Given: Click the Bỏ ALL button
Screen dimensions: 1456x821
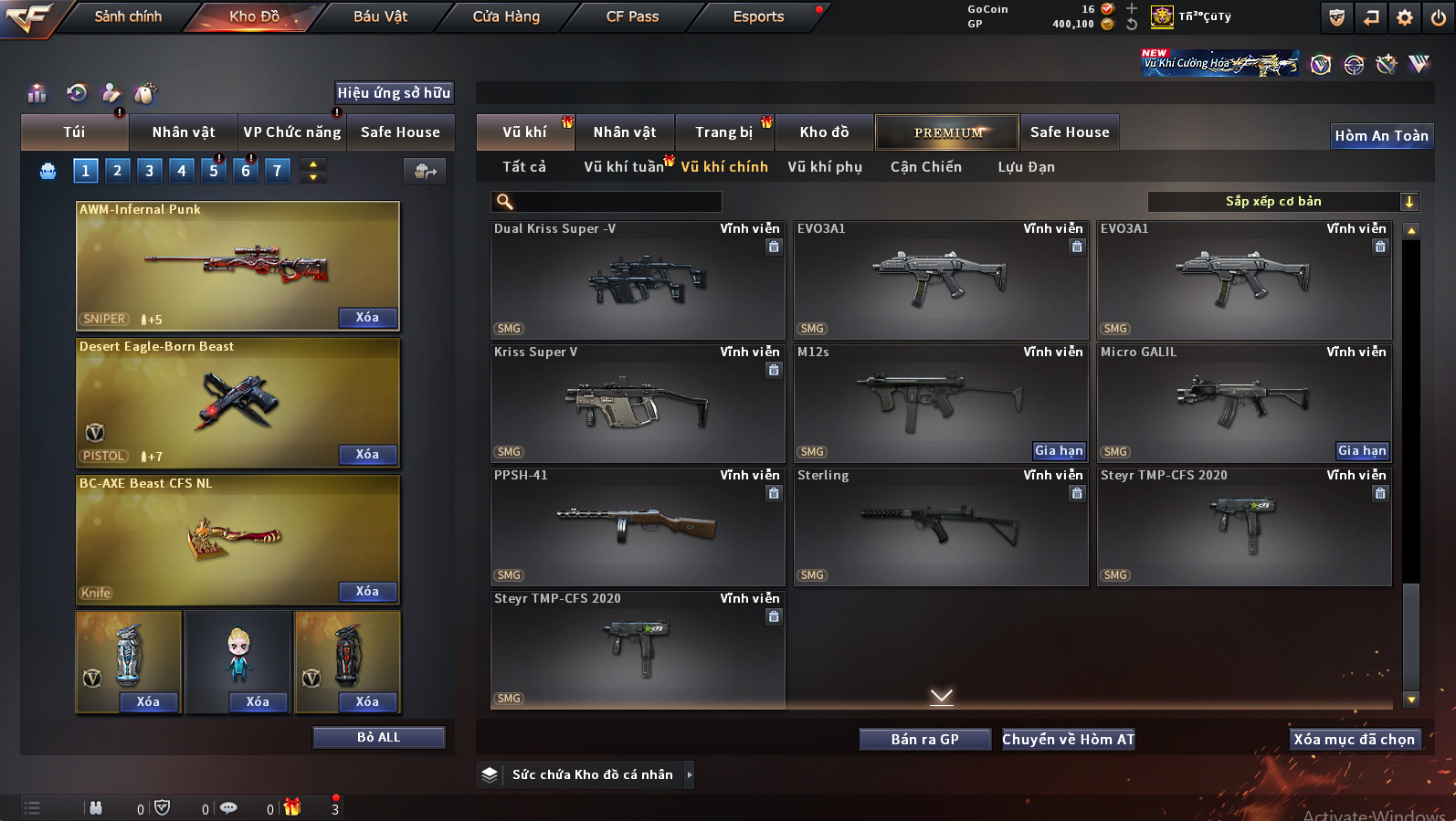Looking at the screenshot, I should click(x=378, y=737).
